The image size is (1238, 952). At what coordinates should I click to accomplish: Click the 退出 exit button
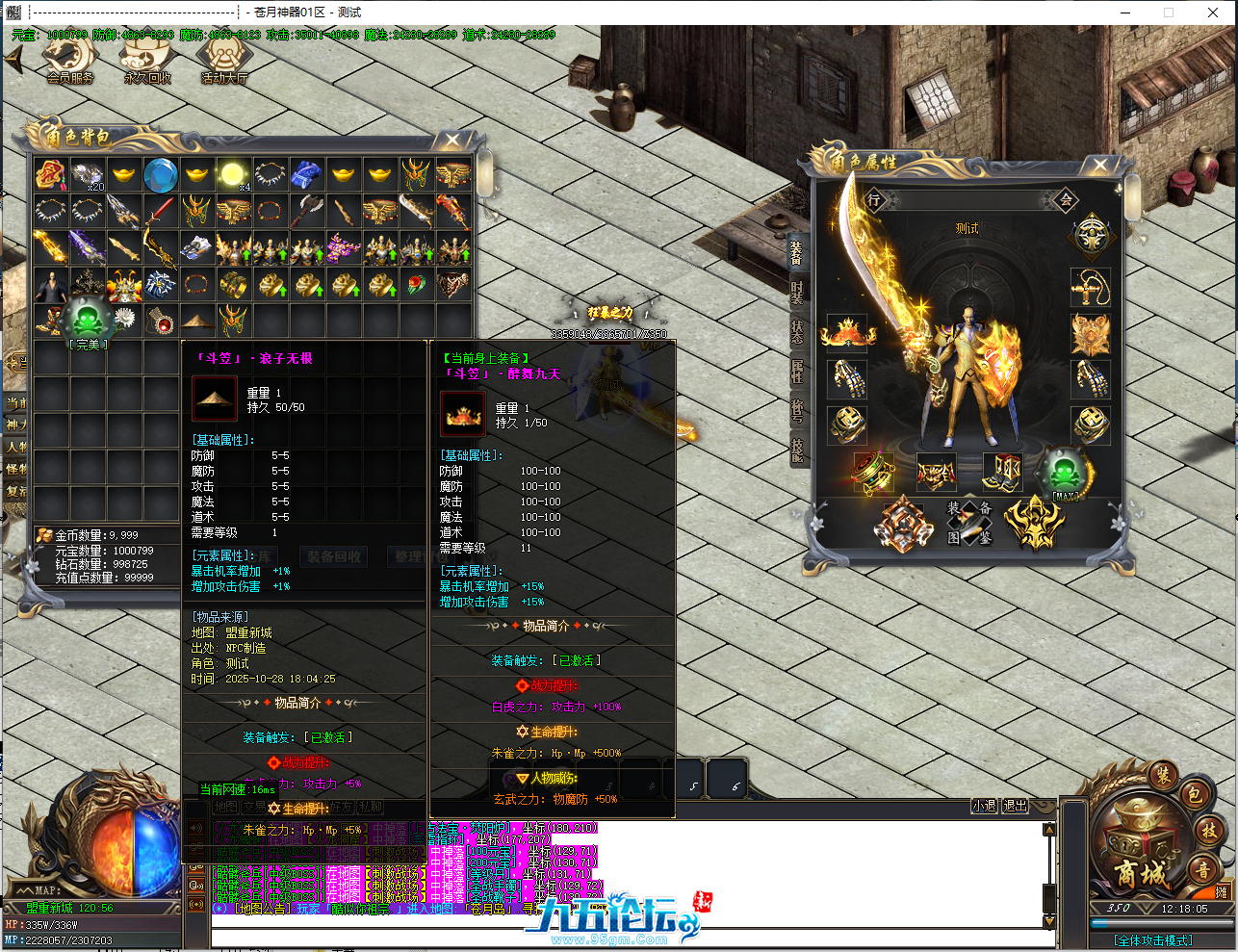click(1015, 806)
